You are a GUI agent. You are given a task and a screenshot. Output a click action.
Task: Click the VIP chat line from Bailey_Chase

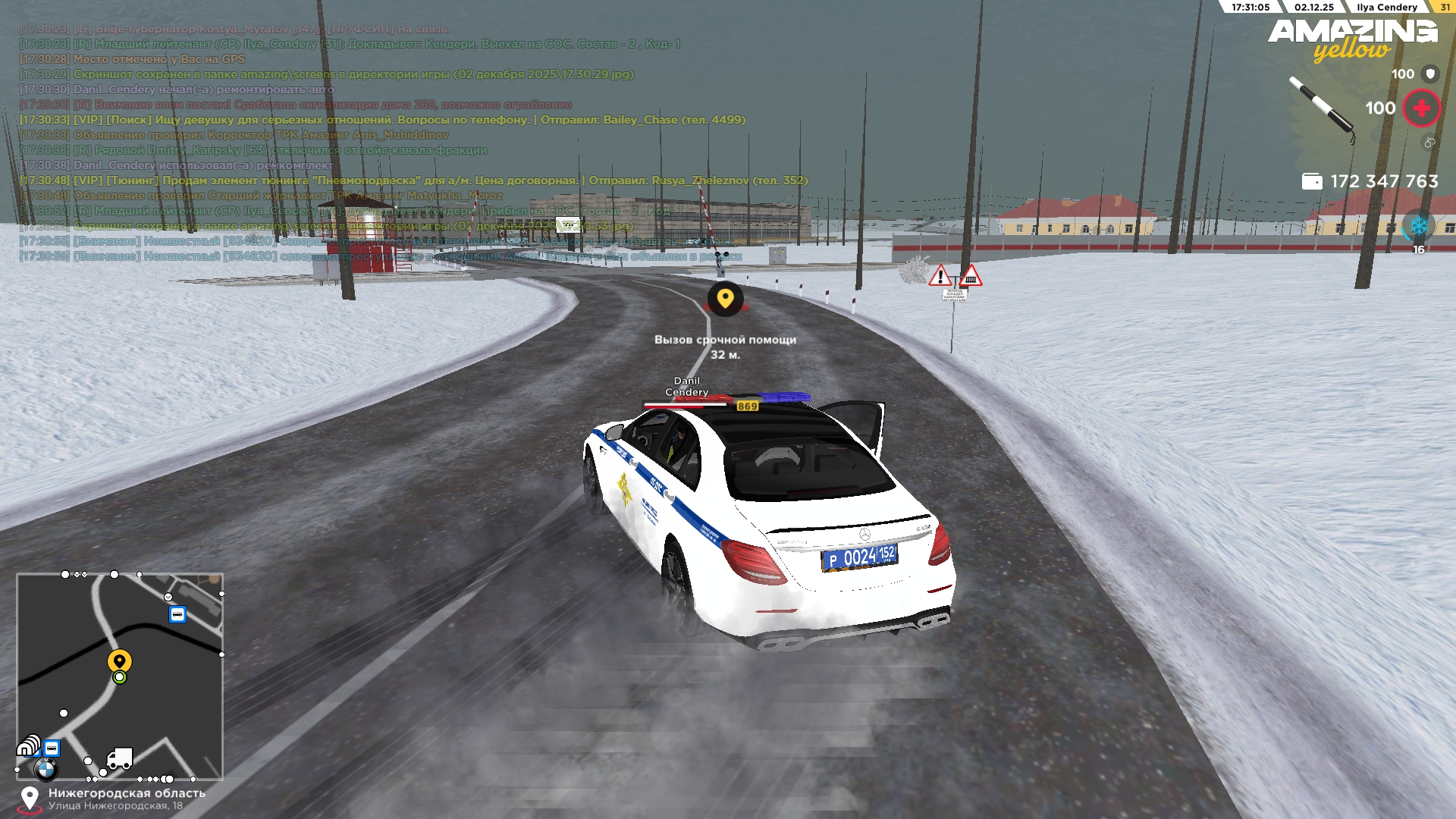pos(382,120)
